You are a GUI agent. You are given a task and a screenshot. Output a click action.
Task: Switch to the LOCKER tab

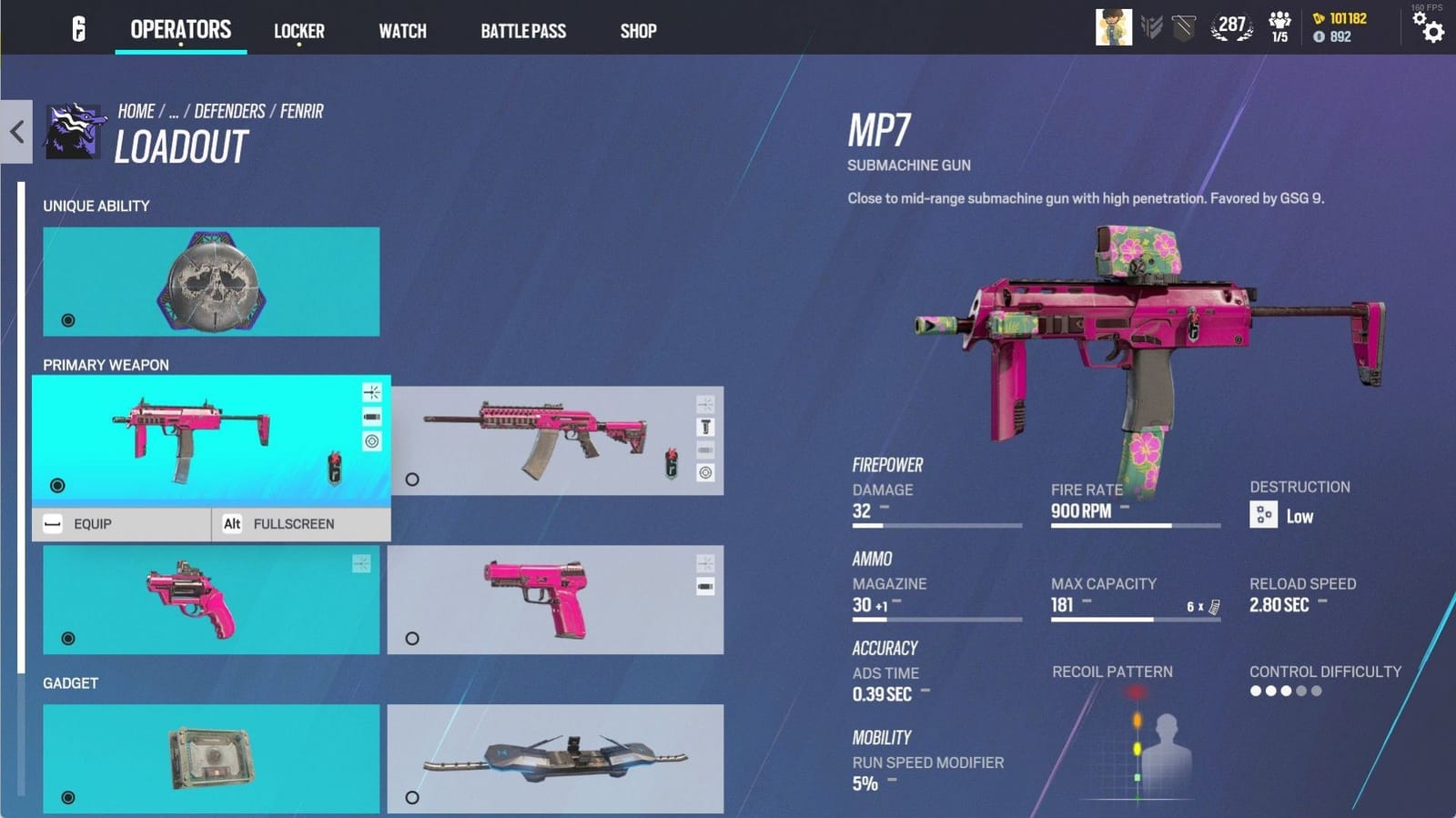pos(299,30)
